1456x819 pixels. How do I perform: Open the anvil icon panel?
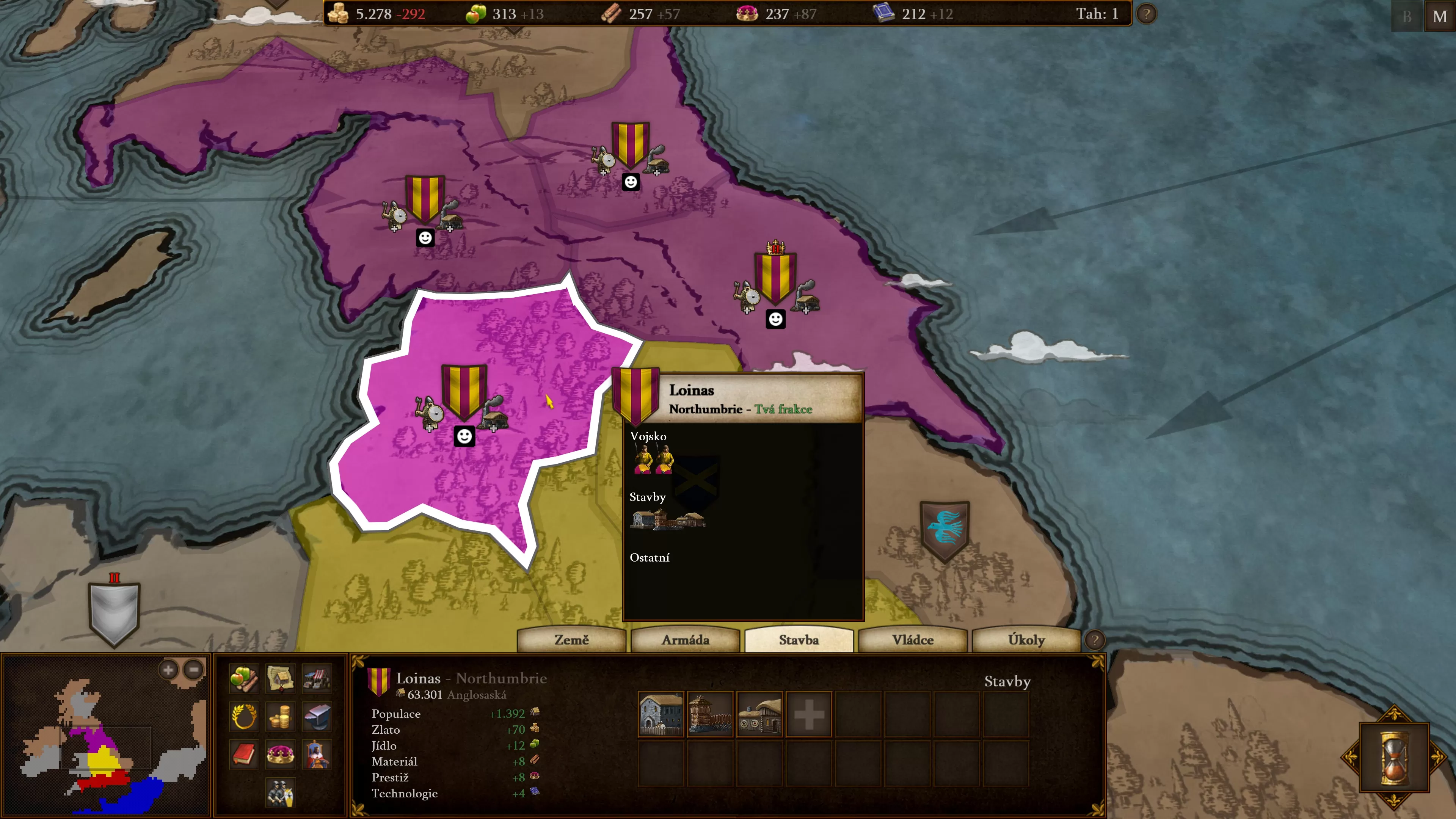pyautogui.click(x=317, y=717)
